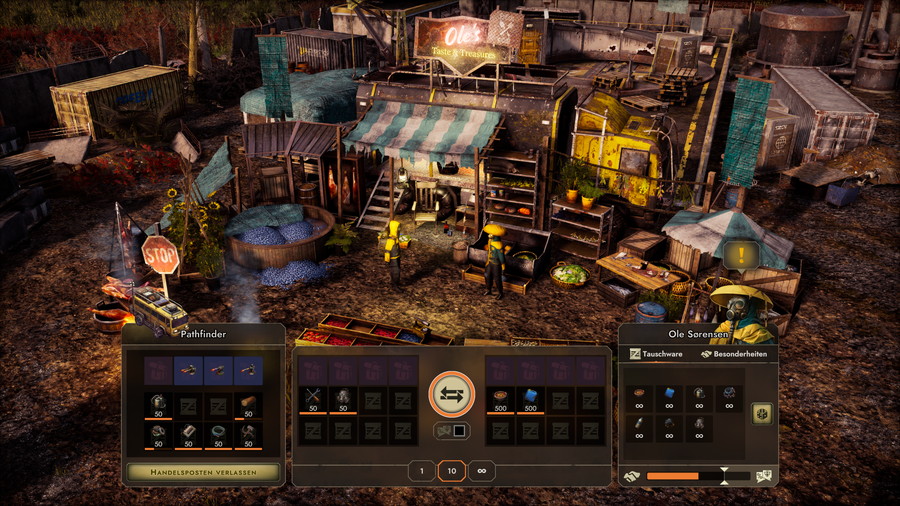Viewport: 900px width, 506px height.
Task: Switch to the Tauschware tab
Action: tap(658, 354)
